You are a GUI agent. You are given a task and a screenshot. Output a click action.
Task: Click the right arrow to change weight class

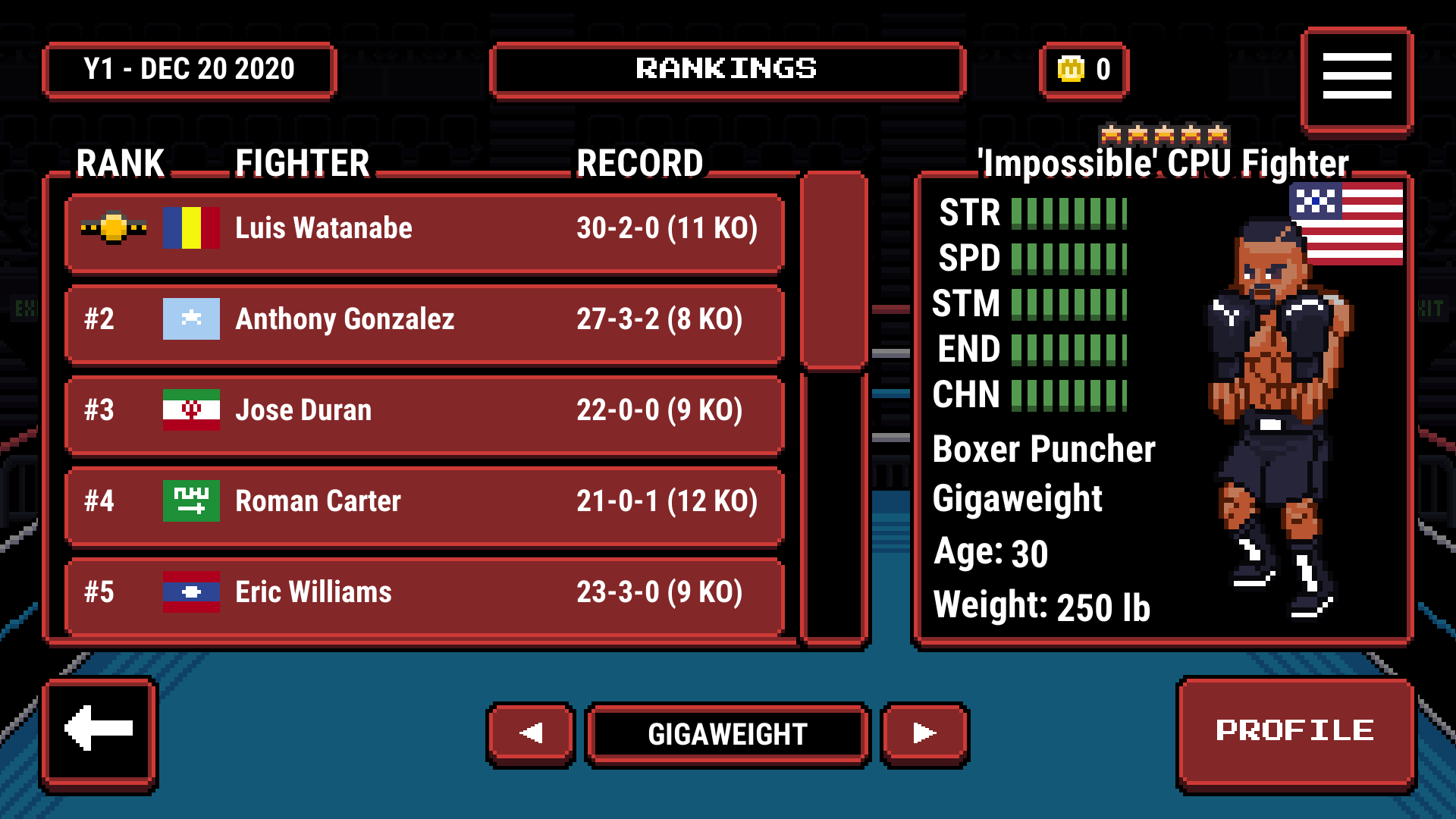tap(924, 733)
